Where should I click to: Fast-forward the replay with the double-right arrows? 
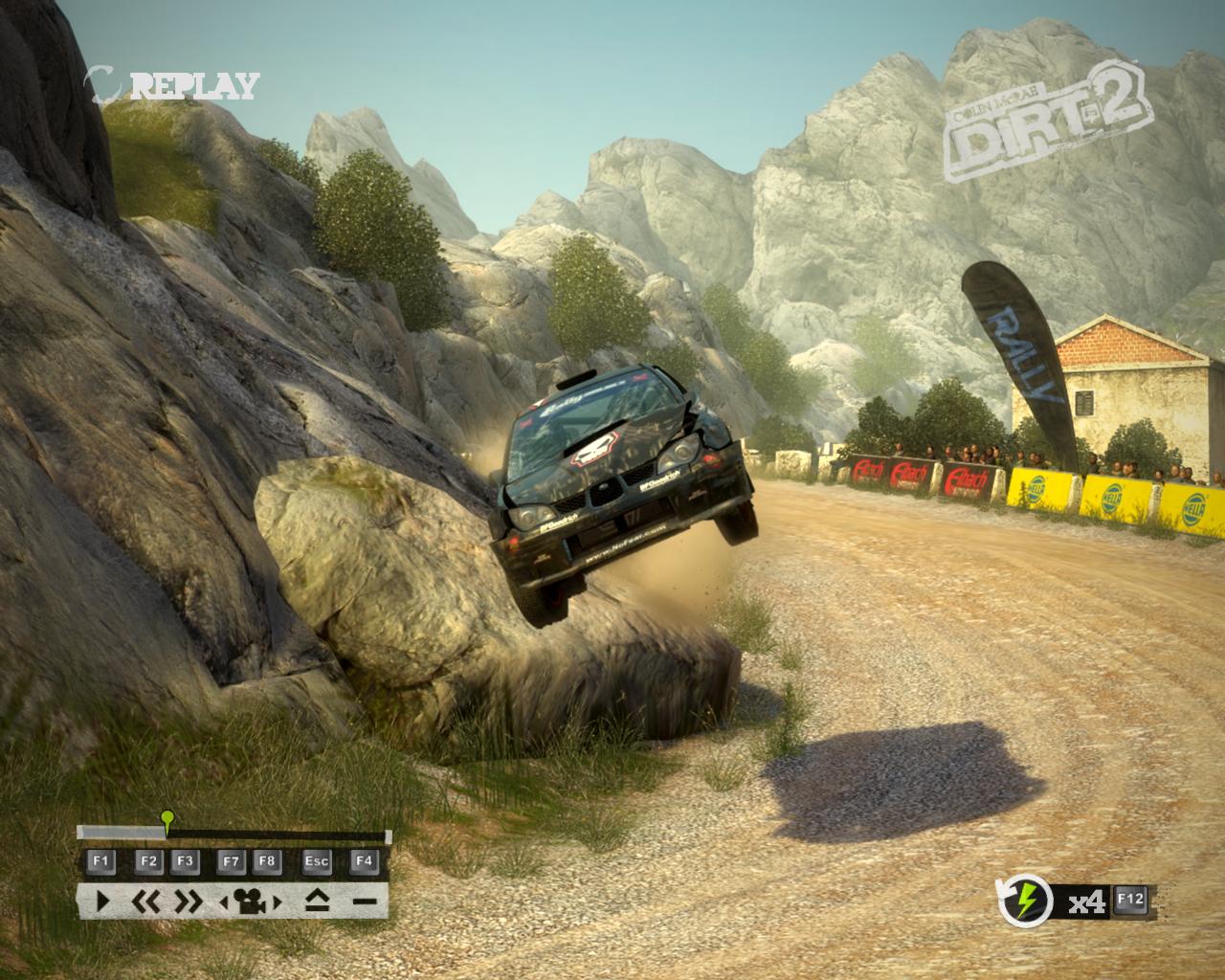tap(188, 901)
